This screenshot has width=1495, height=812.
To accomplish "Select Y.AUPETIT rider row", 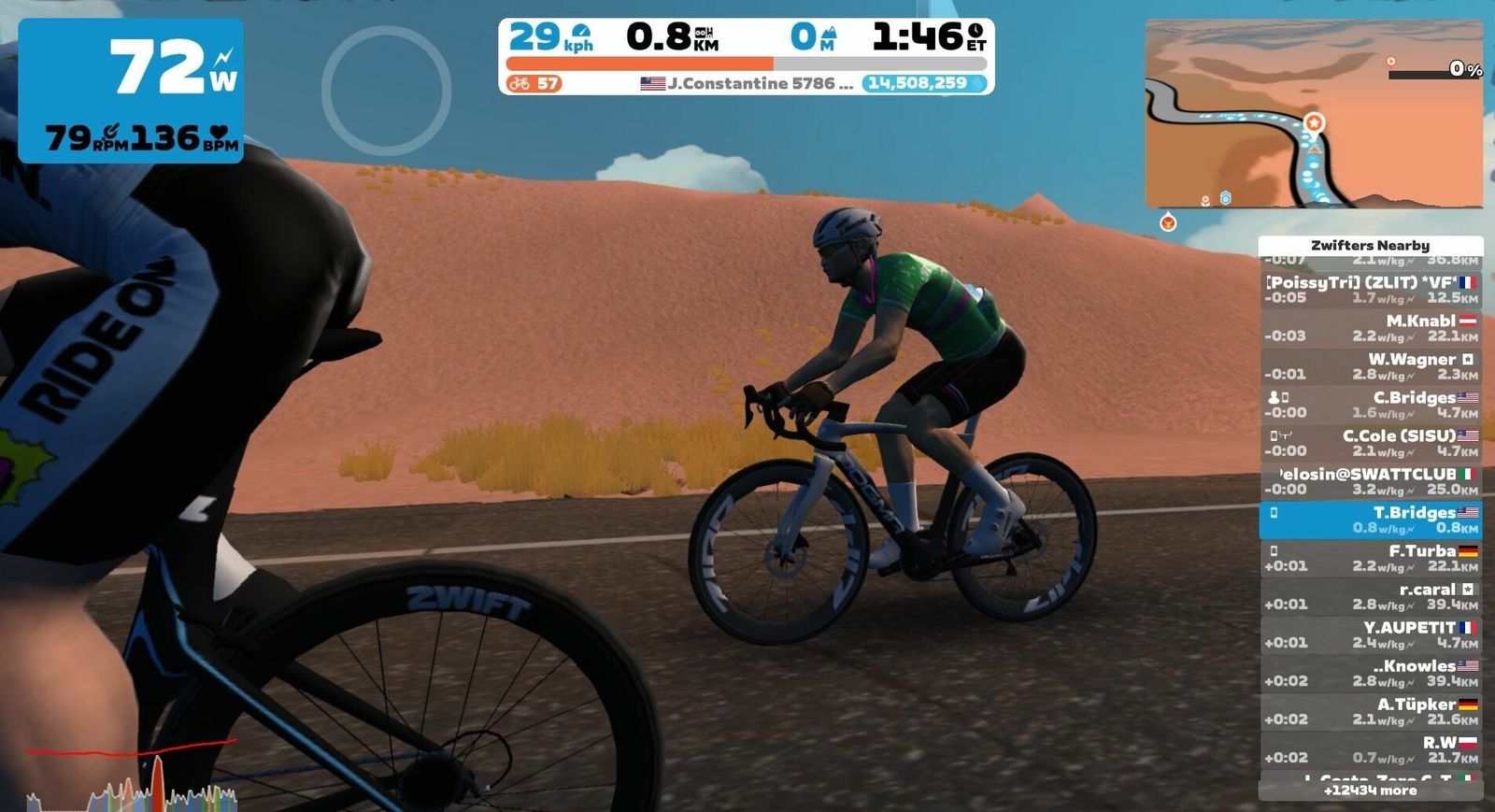I will pos(1370,634).
